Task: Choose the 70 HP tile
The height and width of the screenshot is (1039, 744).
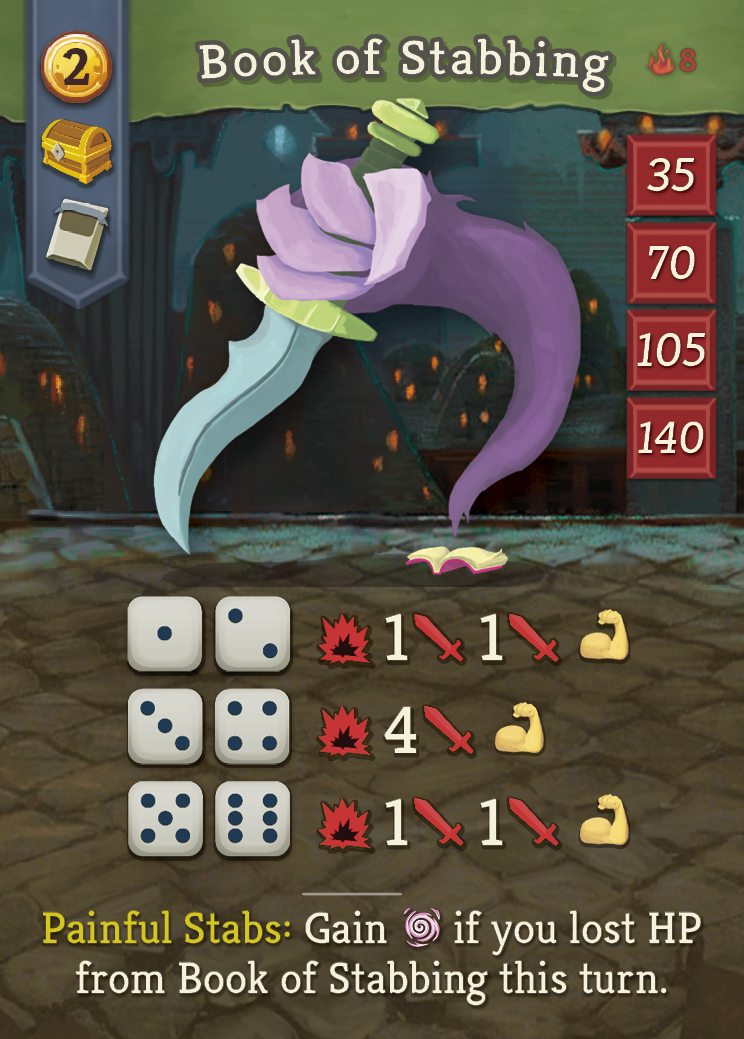Action: (670, 263)
